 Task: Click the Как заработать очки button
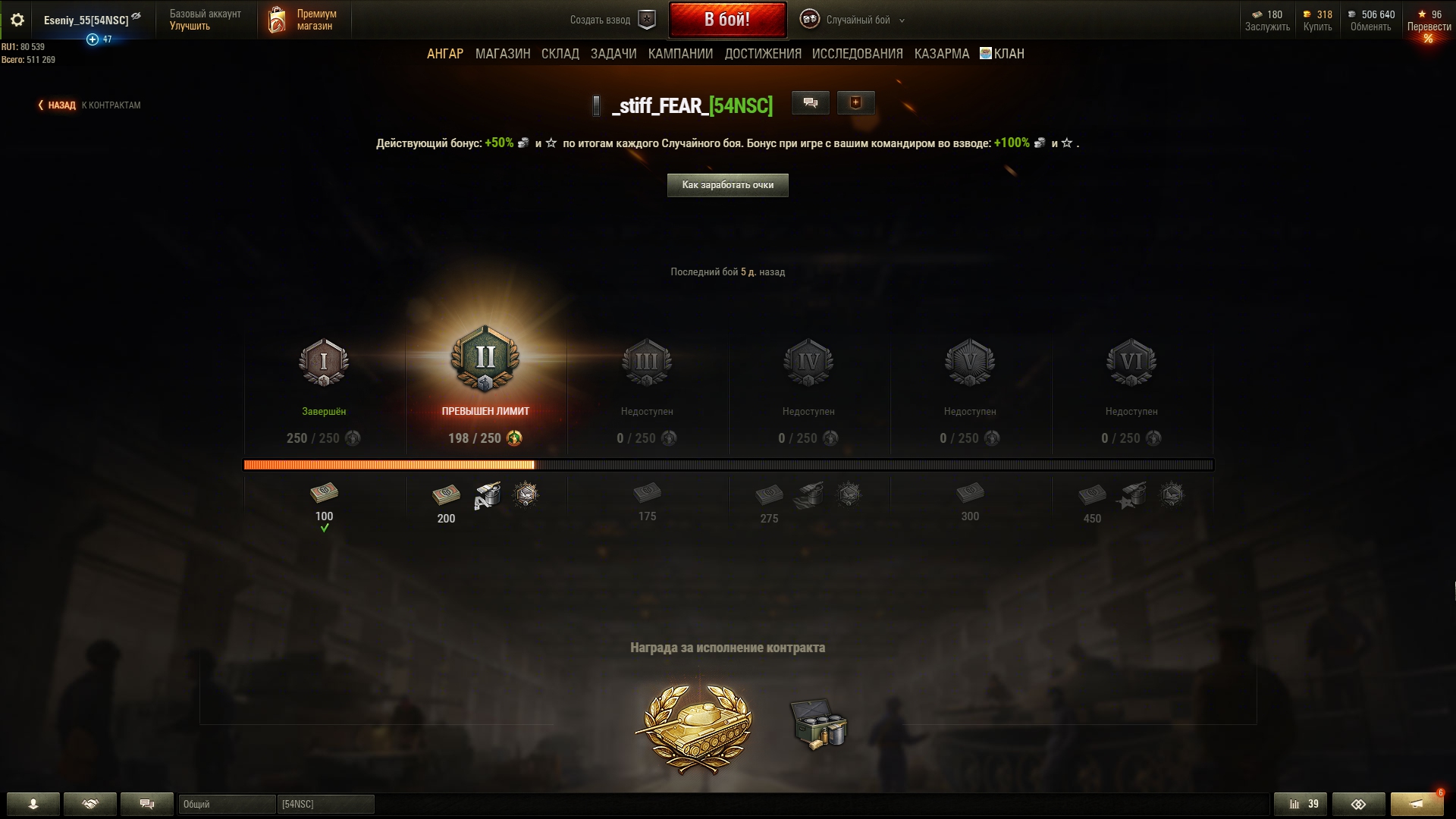pyautogui.click(x=727, y=185)
